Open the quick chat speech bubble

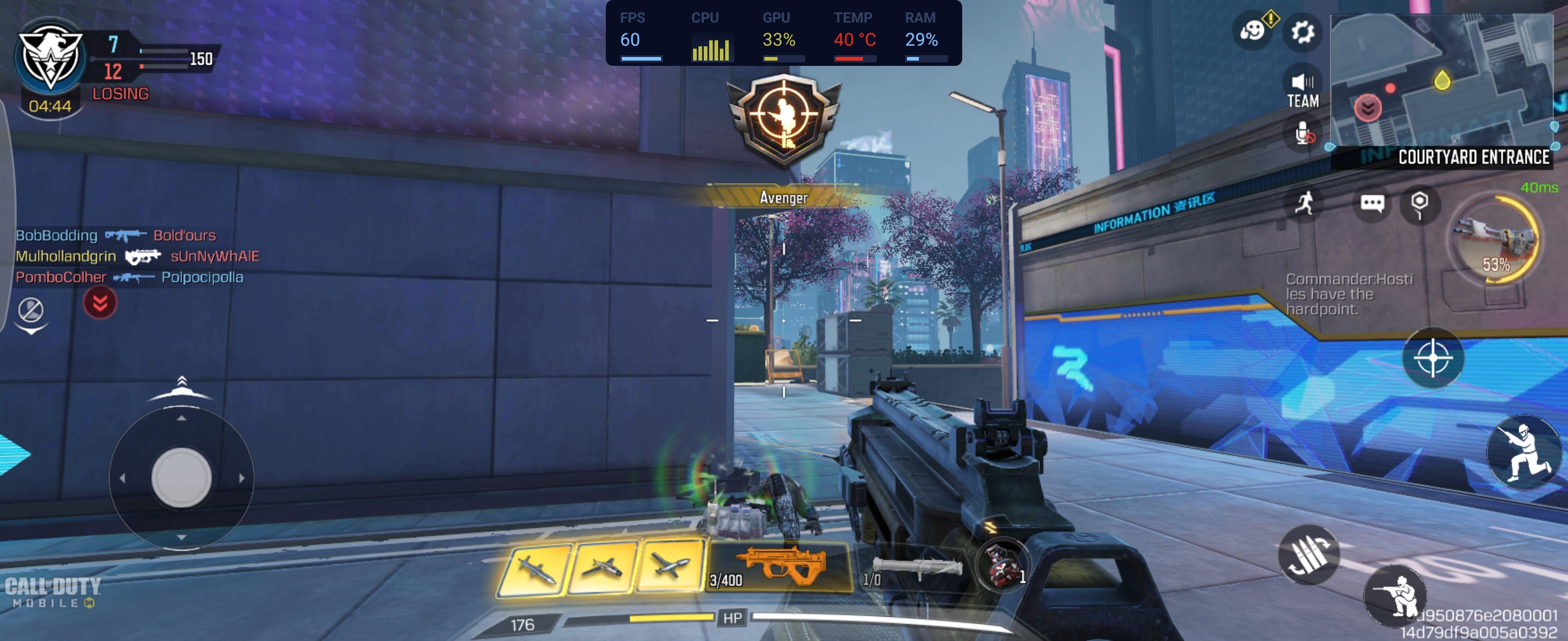coord(1372,202)
